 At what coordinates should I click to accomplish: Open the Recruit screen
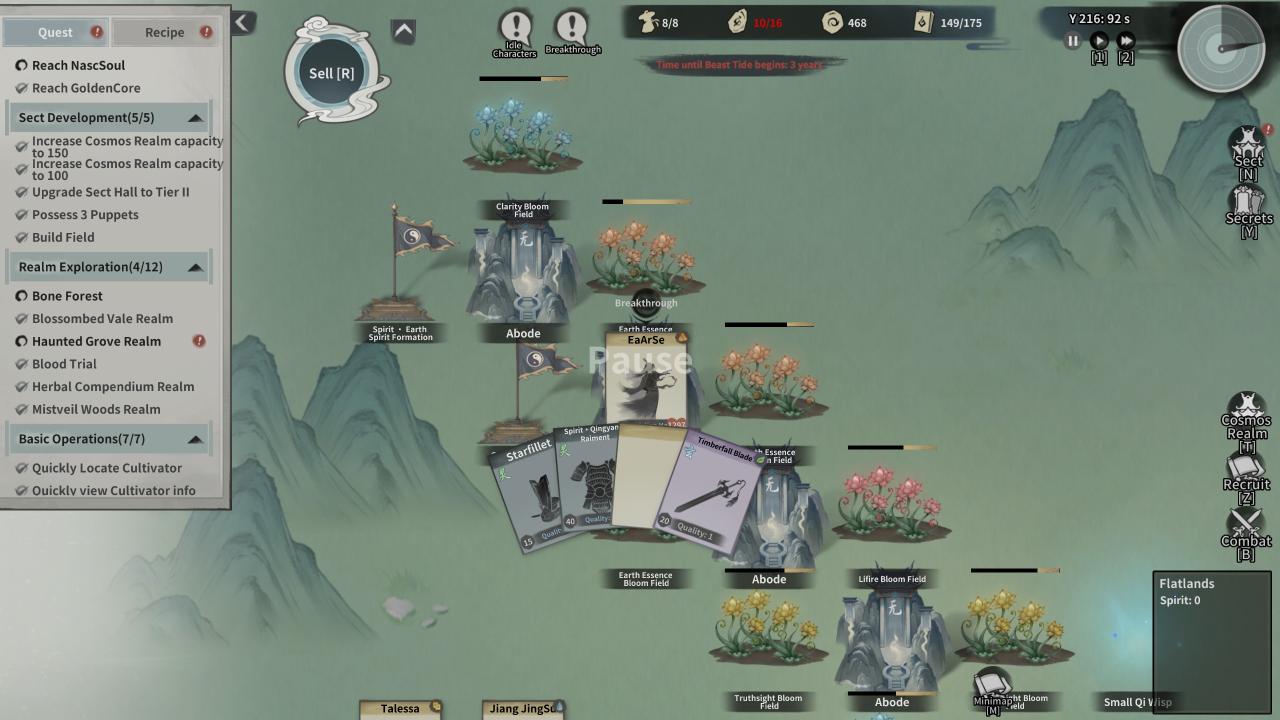coord(1246,474)
